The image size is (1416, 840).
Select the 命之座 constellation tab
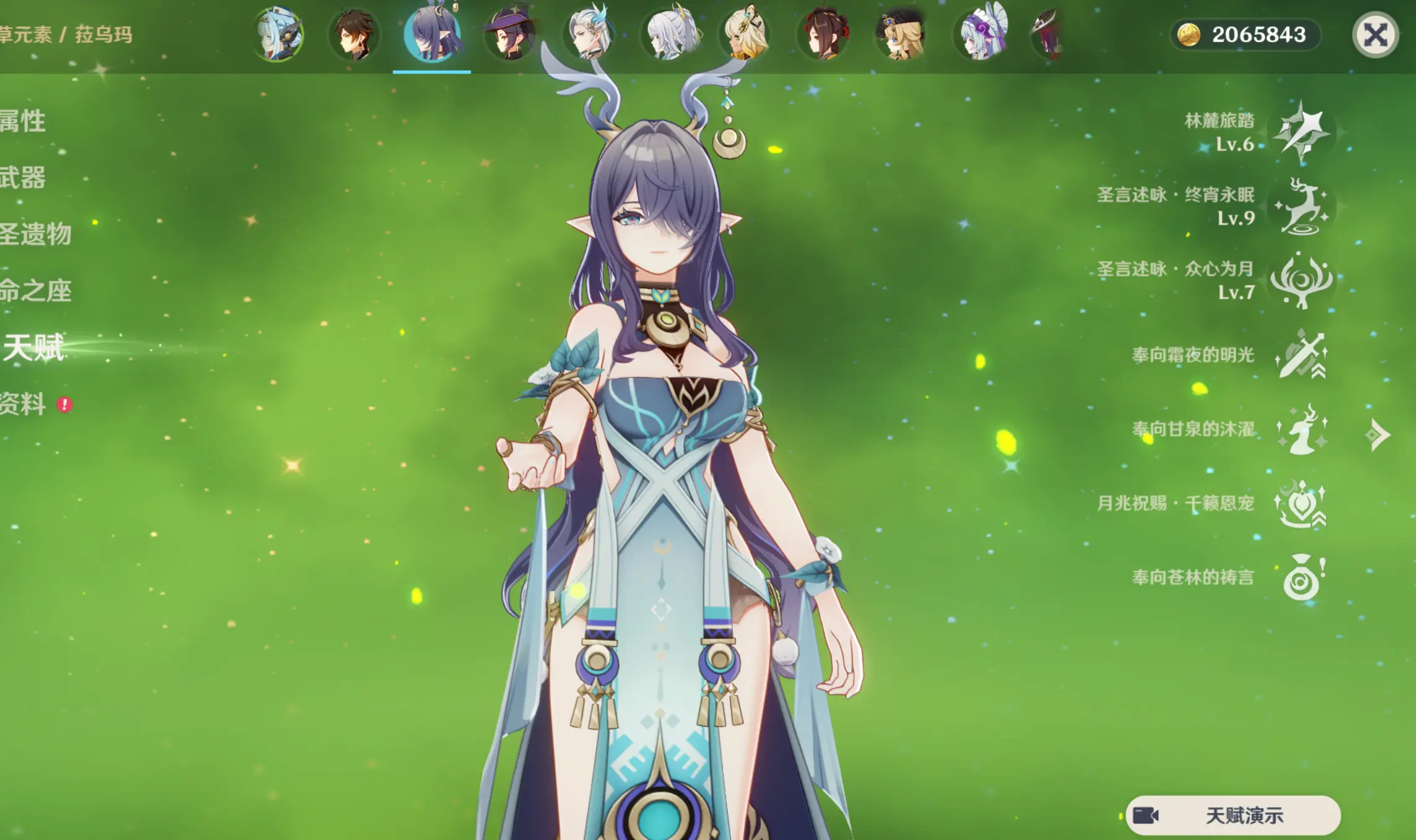35,291
